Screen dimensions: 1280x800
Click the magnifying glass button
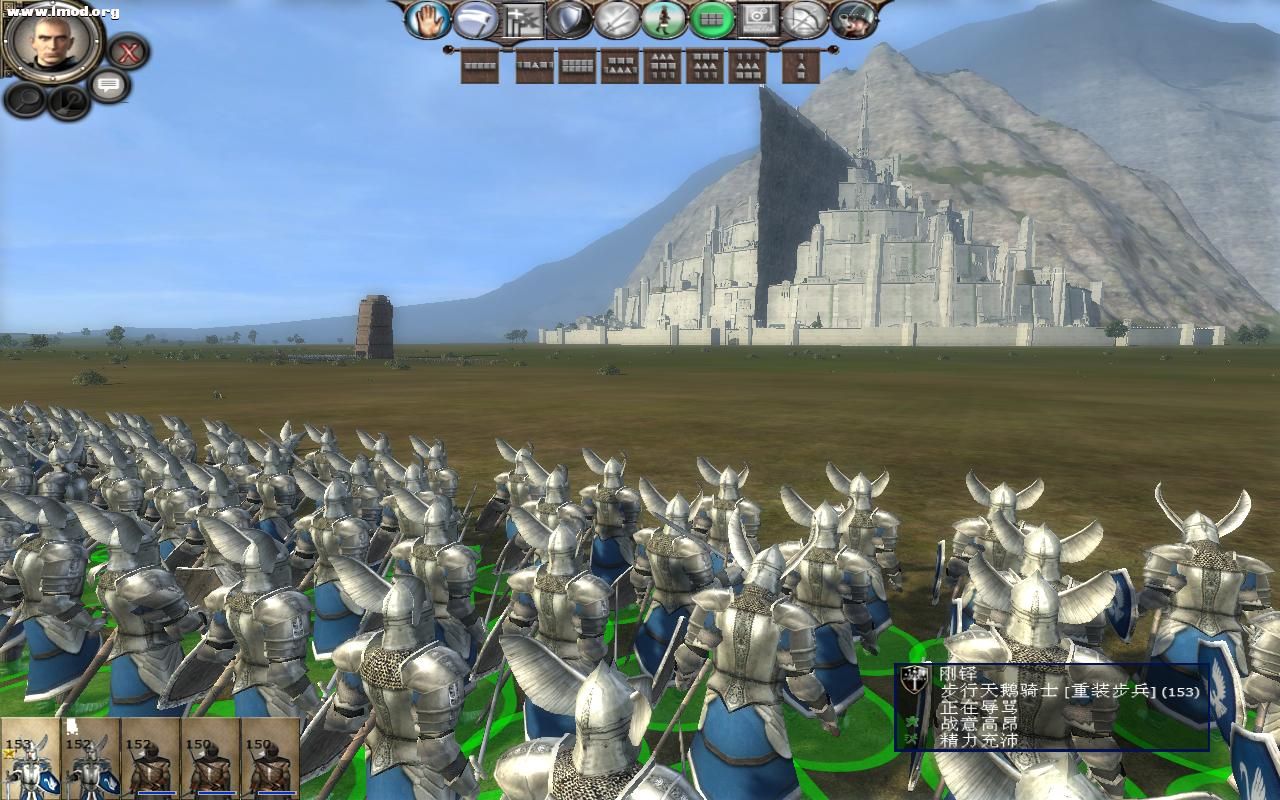[25, 99]
